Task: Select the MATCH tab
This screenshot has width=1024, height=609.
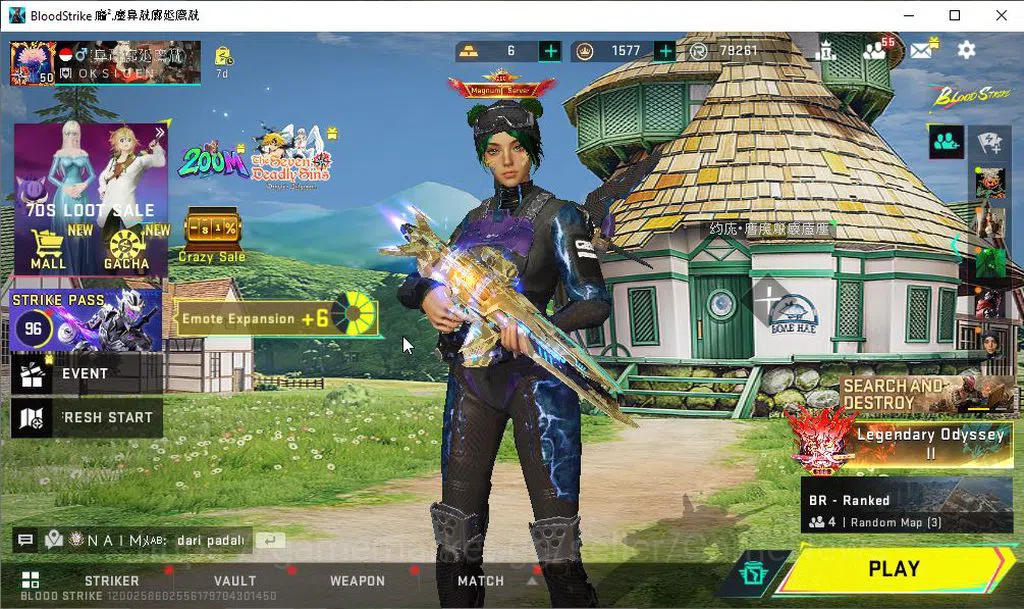Action: click(481, 581)
